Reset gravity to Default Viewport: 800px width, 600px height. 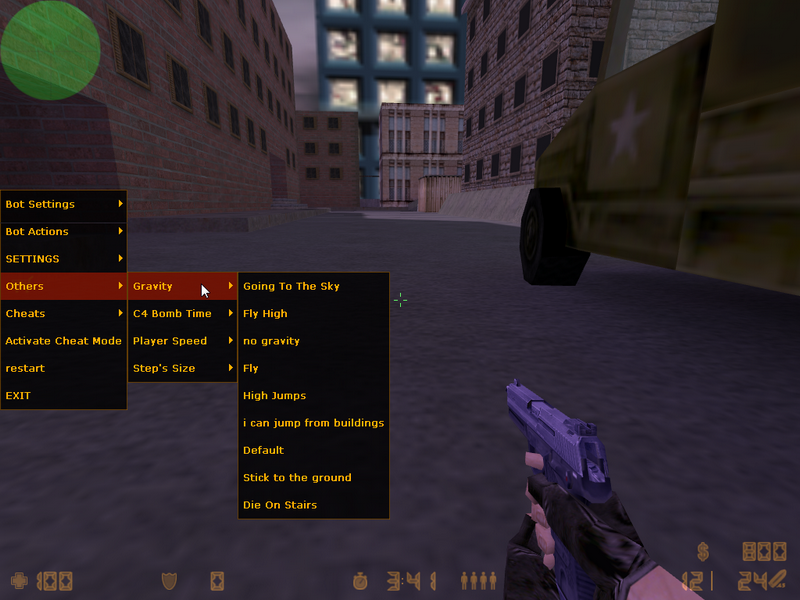point(312,450)
